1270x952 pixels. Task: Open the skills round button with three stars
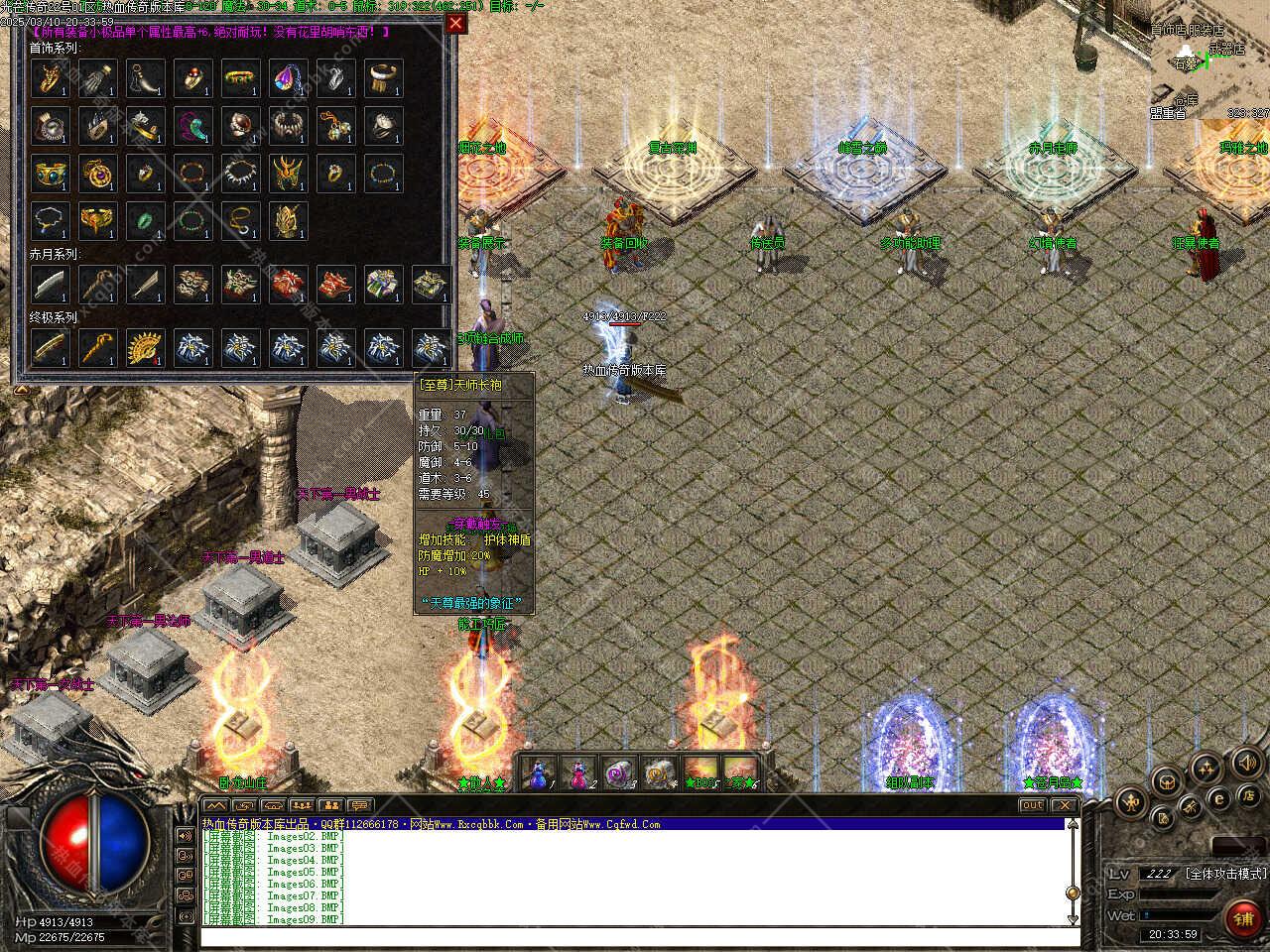pos(1206,768)
